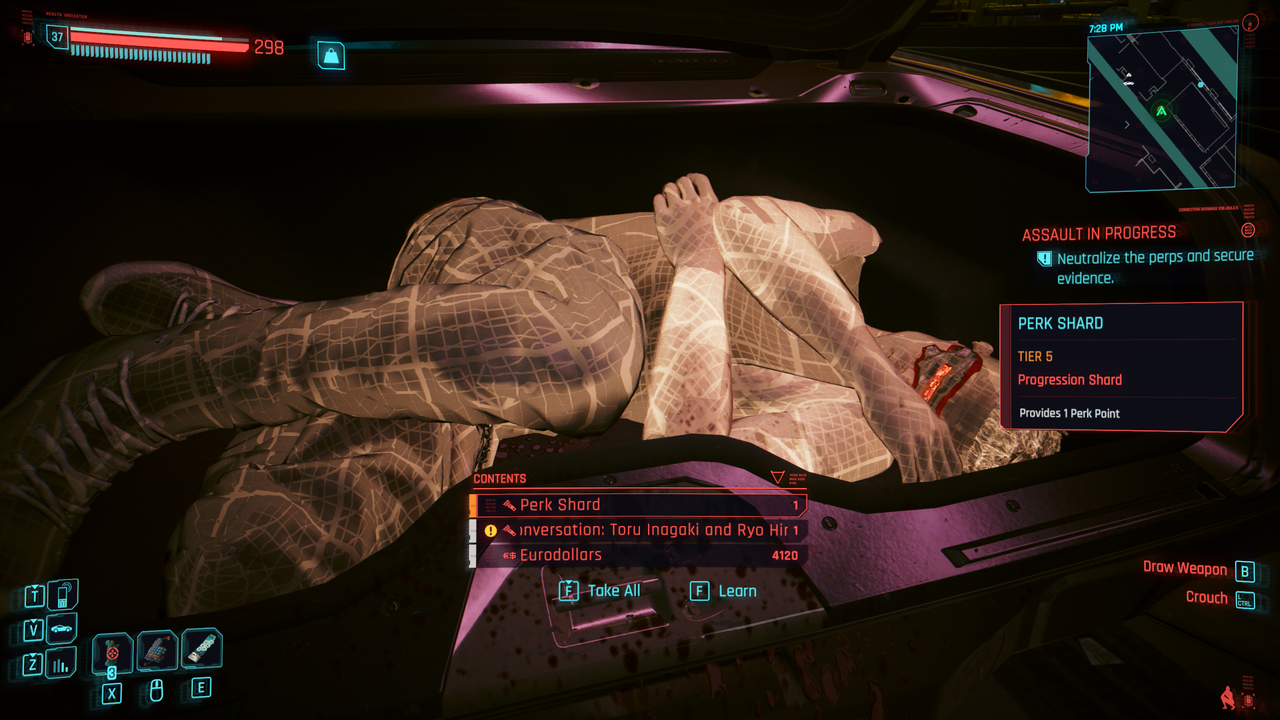Image resolution: width=1280 pixels, height=720 pixels.
Task: Open the signal bars radio icon
Action: pyautogui.click(x=62, y=662)
